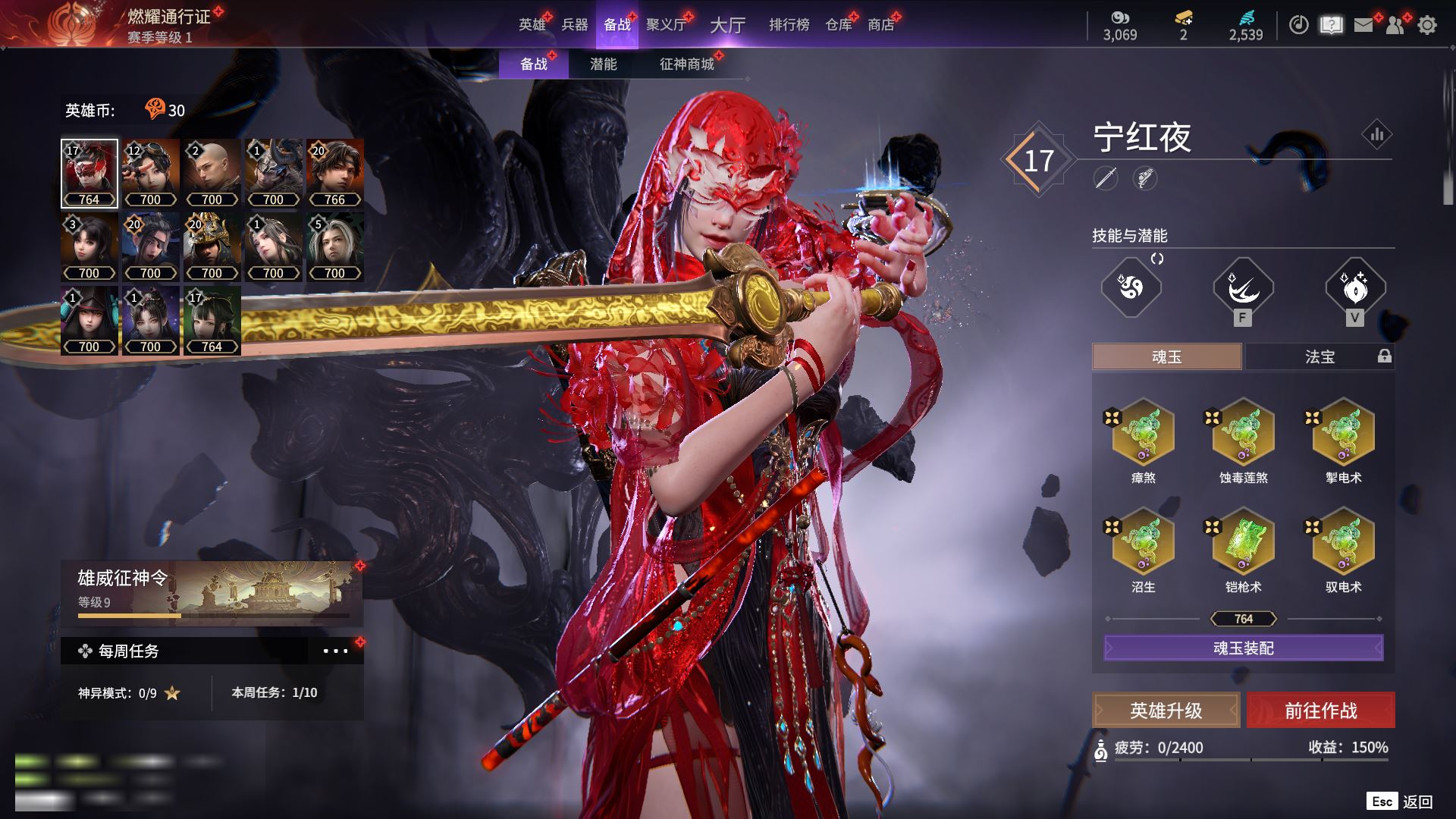The height and width of the screenshot is (819, 1456).
Task: Switch to the locked 法宝 tab
Action: click(x=1319, y=356)
